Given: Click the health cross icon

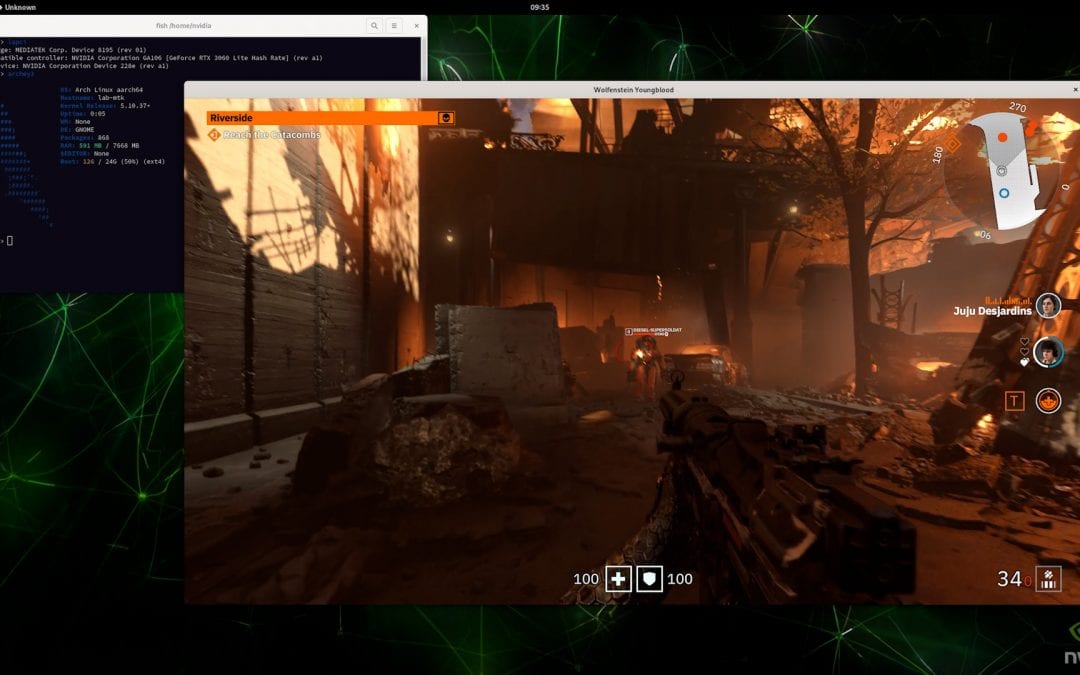Looking at the screenshot, I should tap(619, 579).
